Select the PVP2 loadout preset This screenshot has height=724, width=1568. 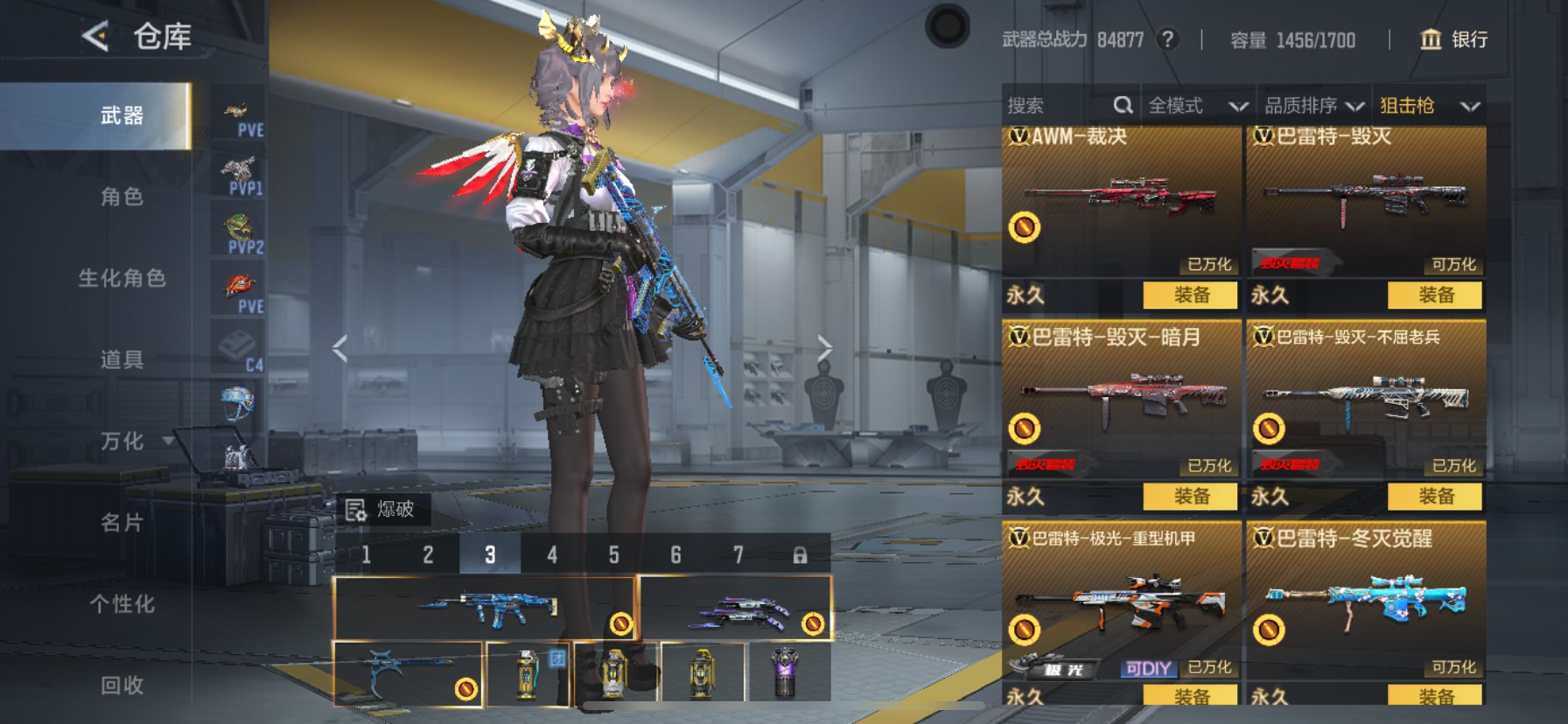click(x=239, y=232)
